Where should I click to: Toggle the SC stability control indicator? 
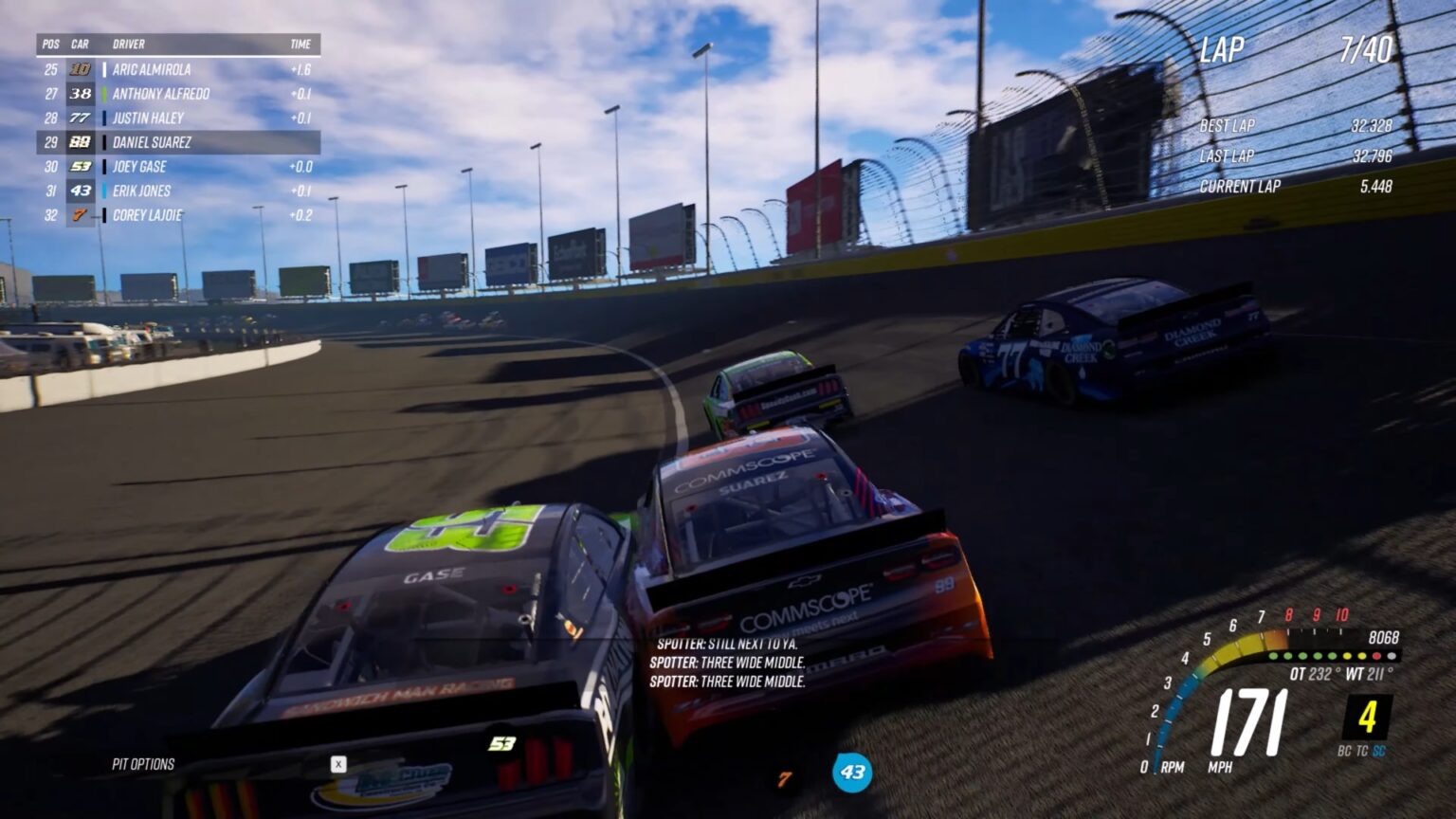tap(1380, 750)
